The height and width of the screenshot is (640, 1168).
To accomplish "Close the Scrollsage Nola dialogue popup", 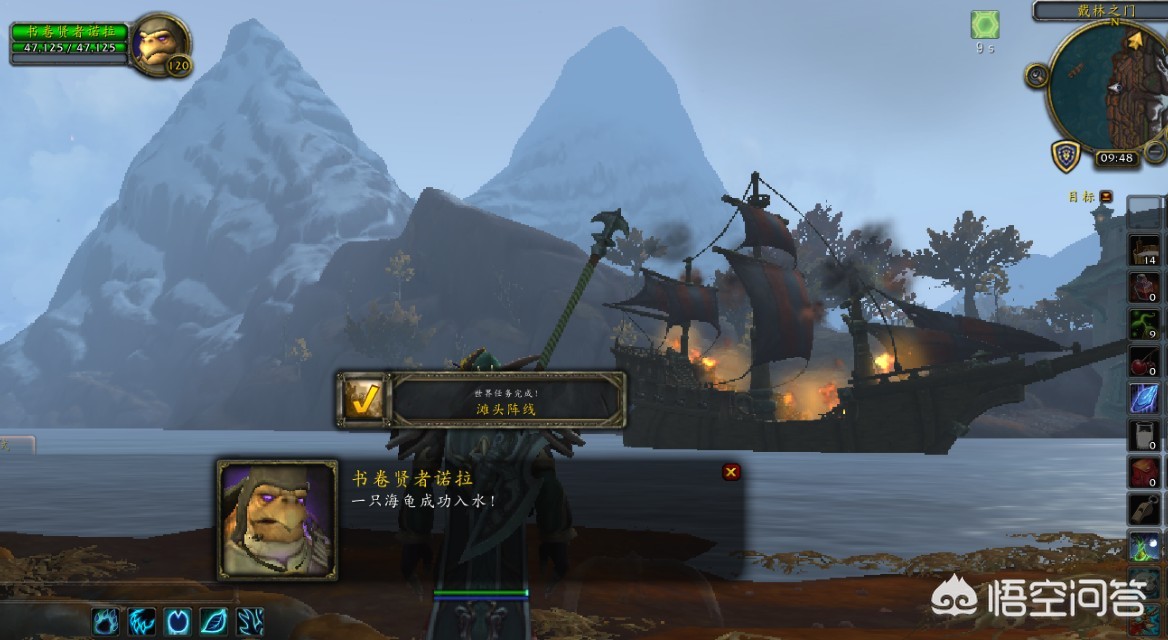I will (731, 472).
